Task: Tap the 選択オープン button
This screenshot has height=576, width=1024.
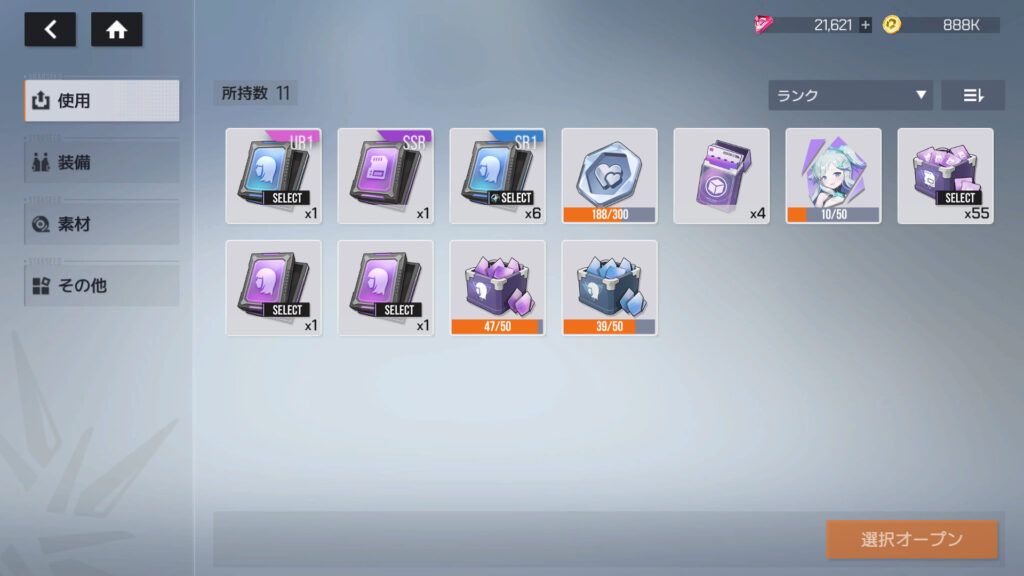Action: tap(911, 539)
